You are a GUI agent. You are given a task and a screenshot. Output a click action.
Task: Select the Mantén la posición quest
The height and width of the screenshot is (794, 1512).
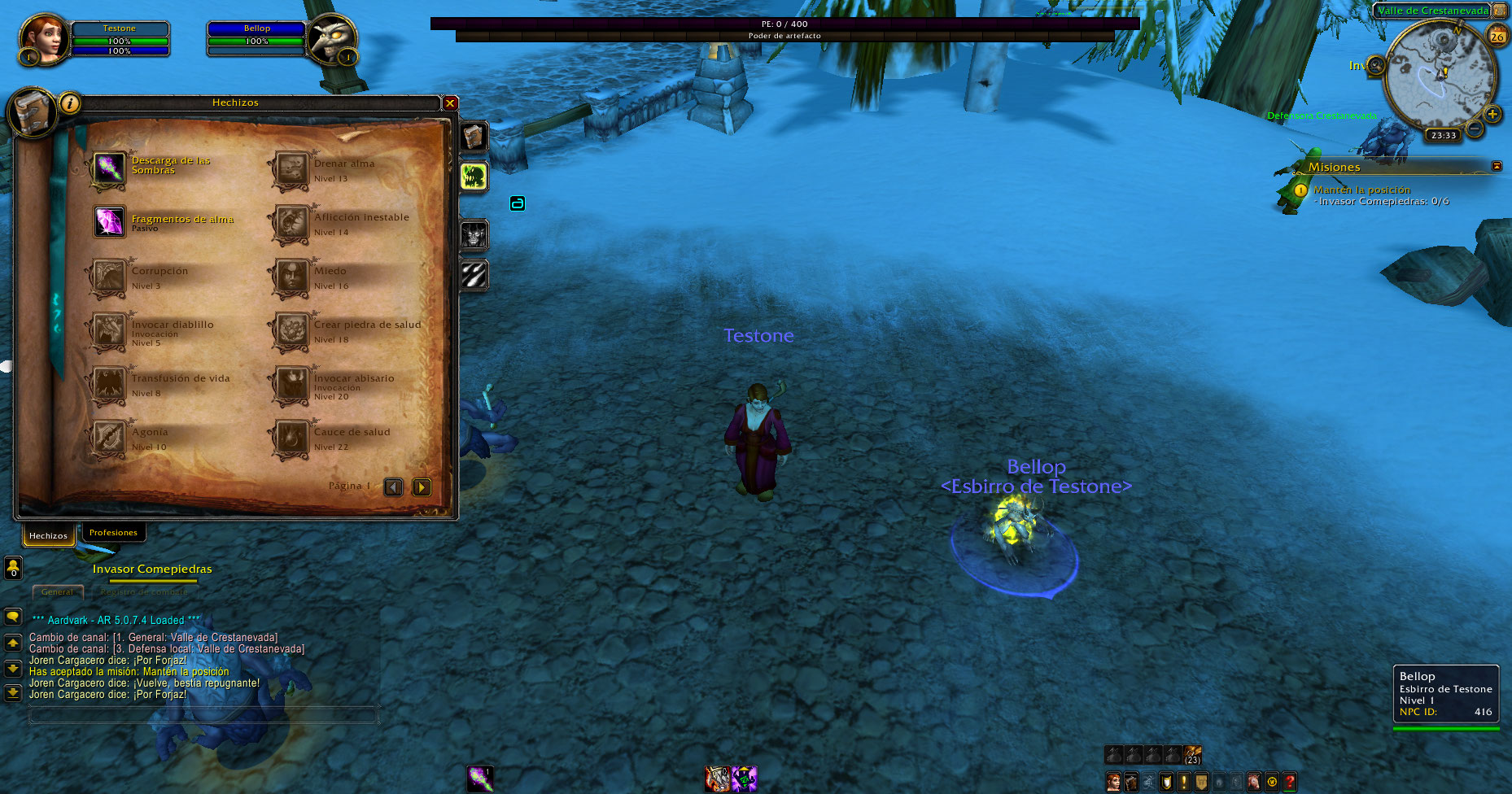(x=1361, y=190)
